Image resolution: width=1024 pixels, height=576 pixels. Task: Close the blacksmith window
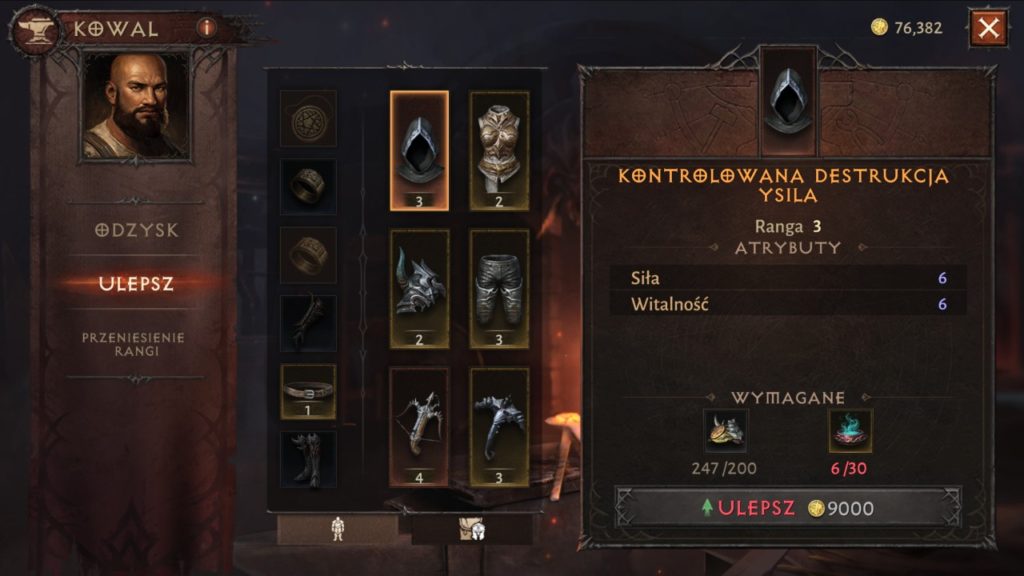[x=988, y=28]
